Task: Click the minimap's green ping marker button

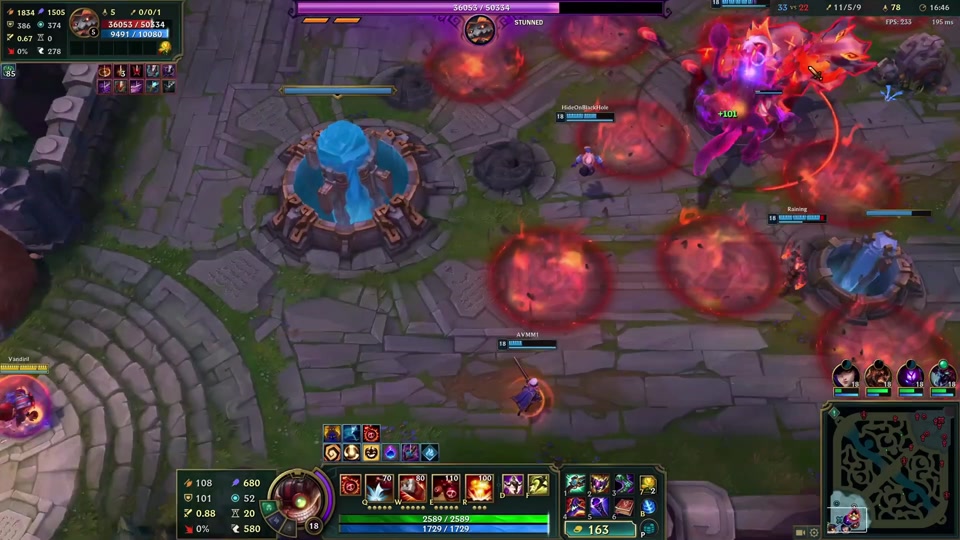Action: pos(833,412)
